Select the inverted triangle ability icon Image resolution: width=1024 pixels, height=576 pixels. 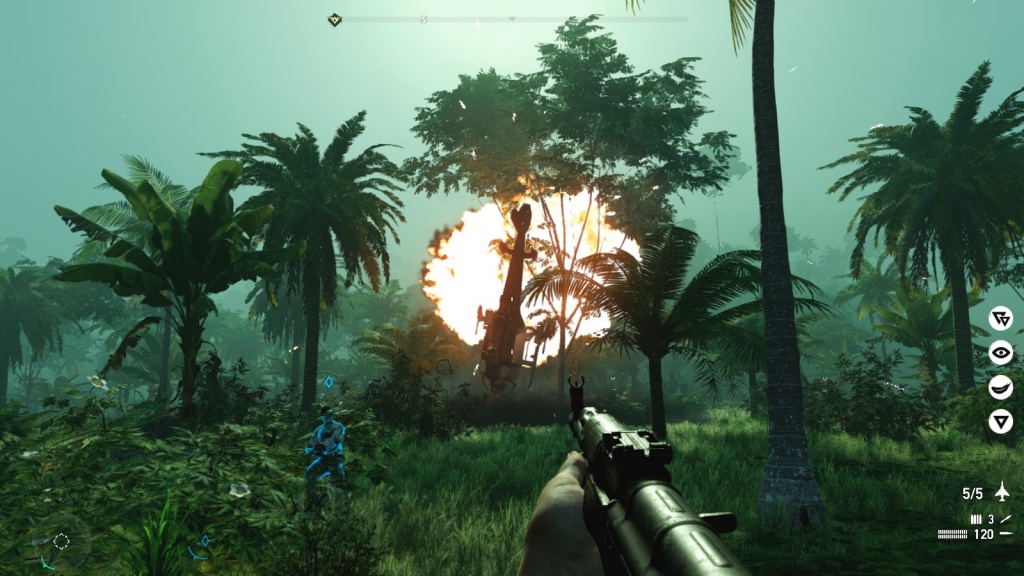[x=1000, y=421]
